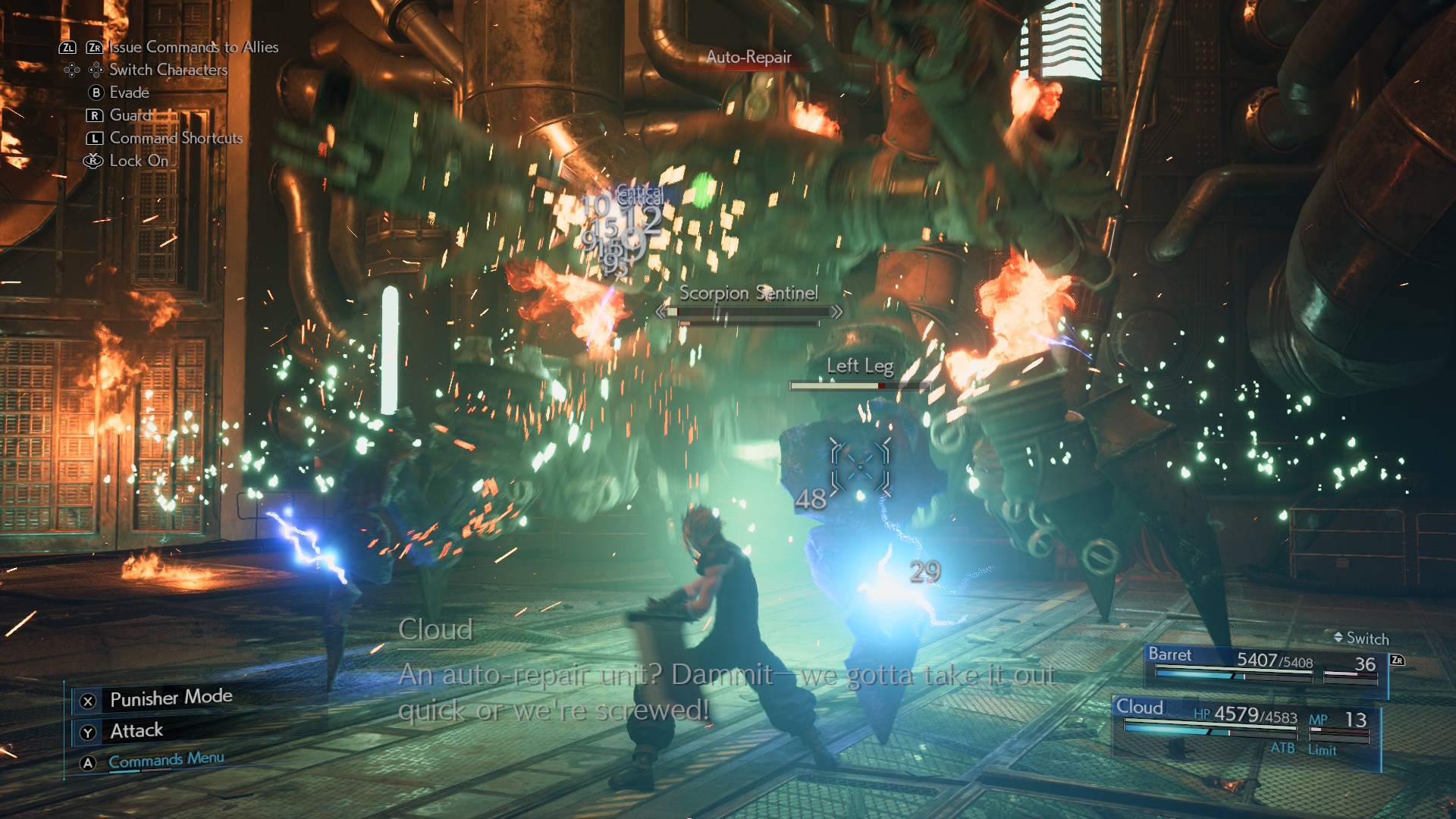The height and width of the screenshot is (819, 1456).
Task: Target the Scorpion Sentinel name label
Action: [748, 293]
